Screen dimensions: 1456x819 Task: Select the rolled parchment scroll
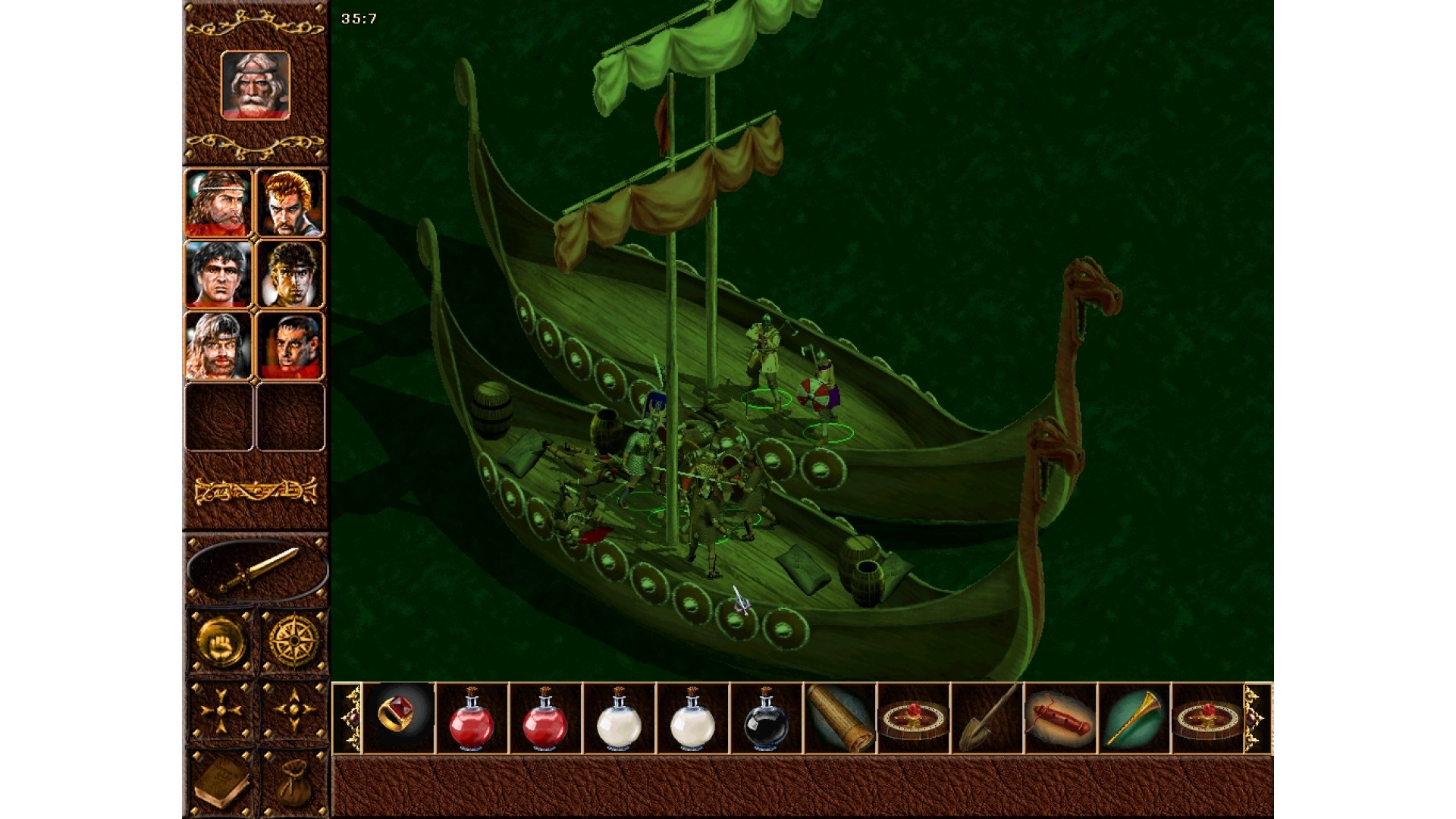[x=839, y=717]
